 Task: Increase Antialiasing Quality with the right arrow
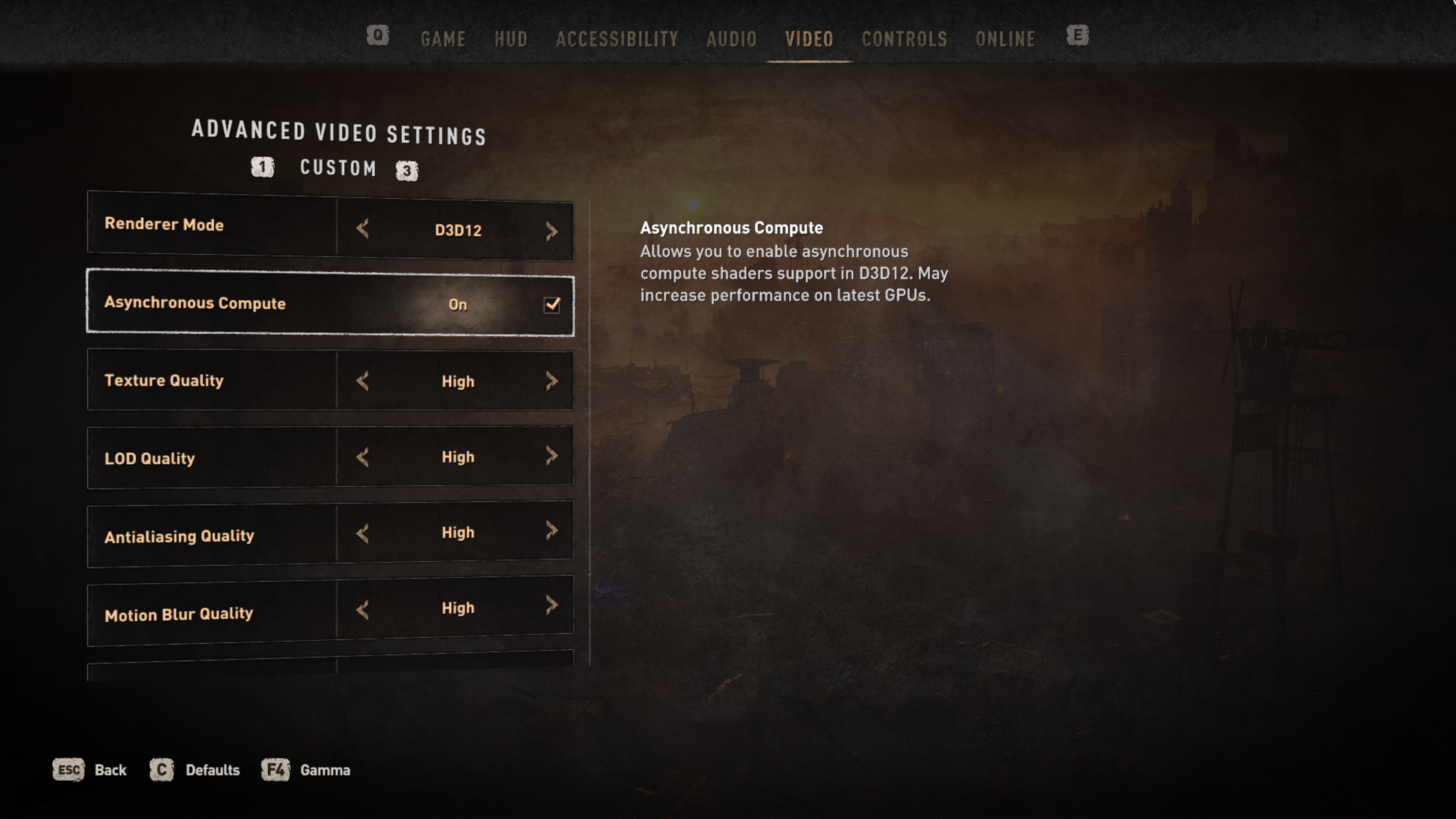[552, 531]
